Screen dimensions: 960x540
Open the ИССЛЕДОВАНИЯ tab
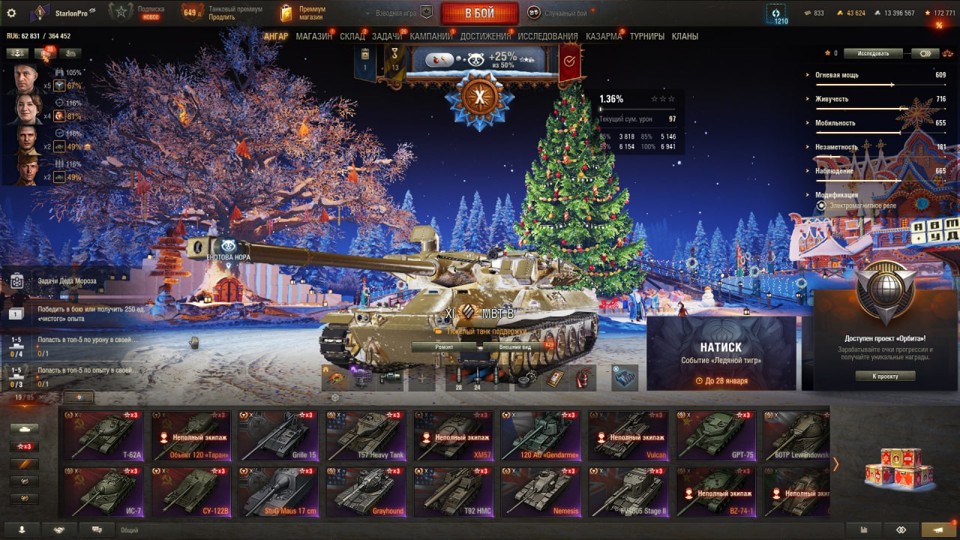pyautogui.click(x=547, y=37)
